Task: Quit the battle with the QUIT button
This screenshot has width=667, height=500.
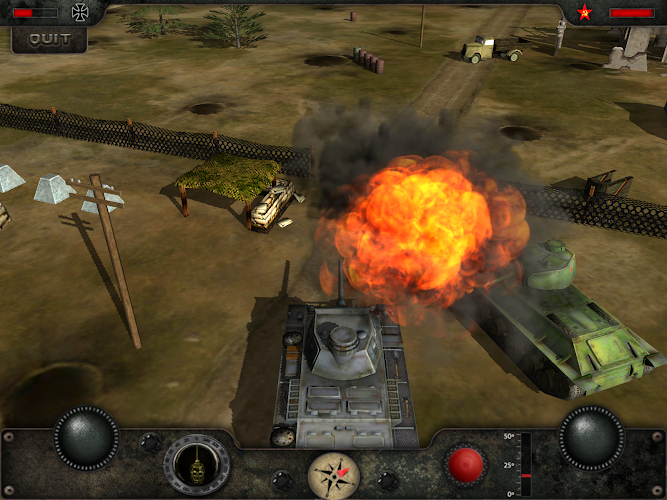Action: (x=49, y=39)
